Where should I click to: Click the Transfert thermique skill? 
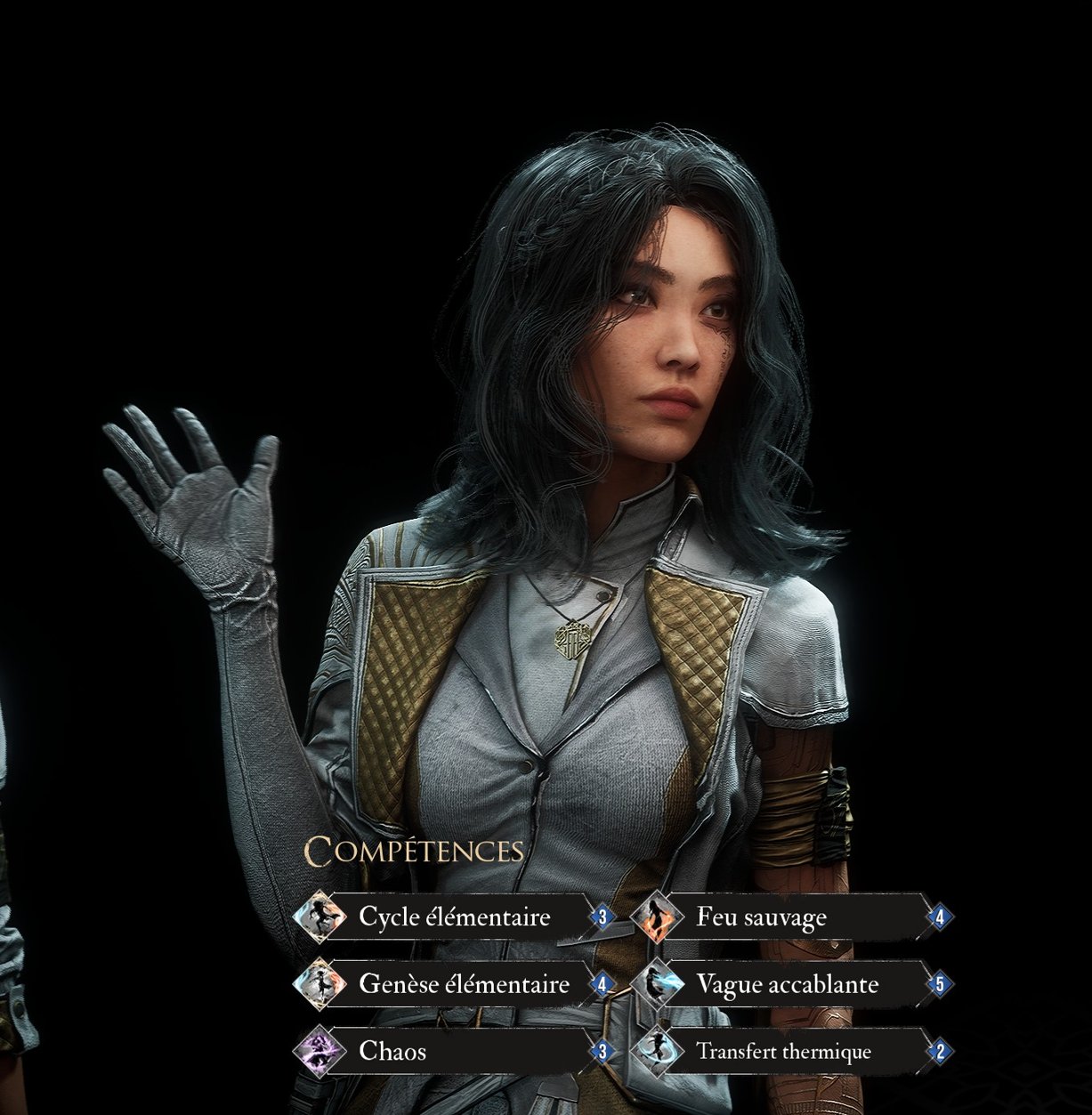coord(783,1051)
